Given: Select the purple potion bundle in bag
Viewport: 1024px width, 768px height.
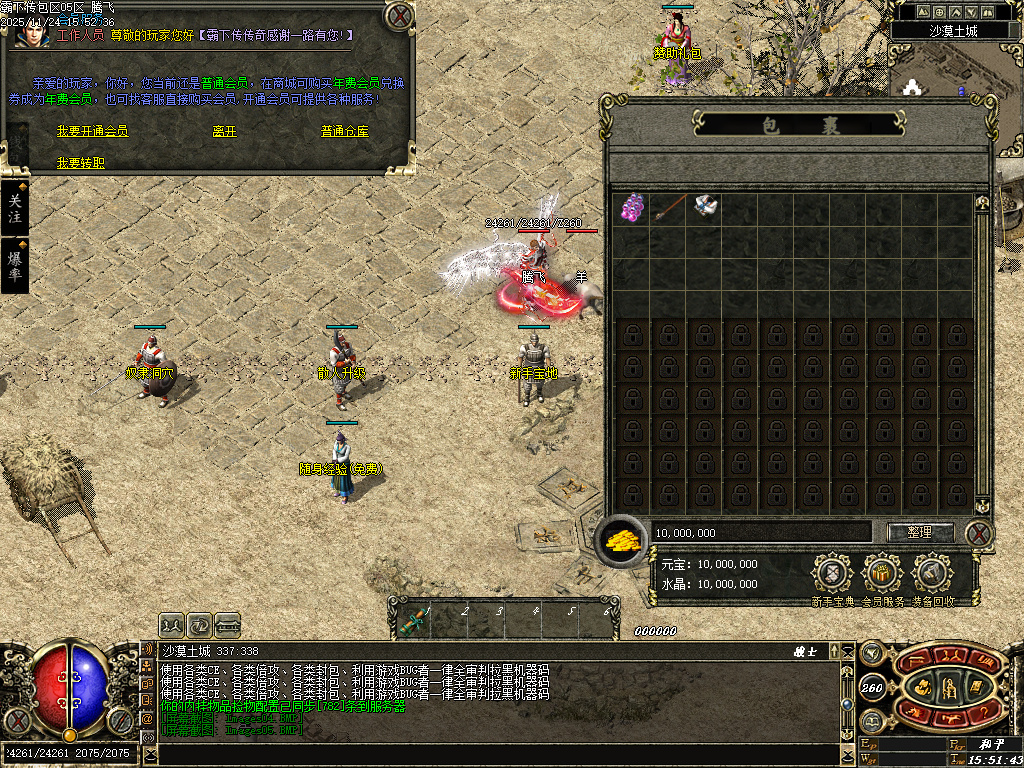Looking at the screenshot, I should [631, 208].
